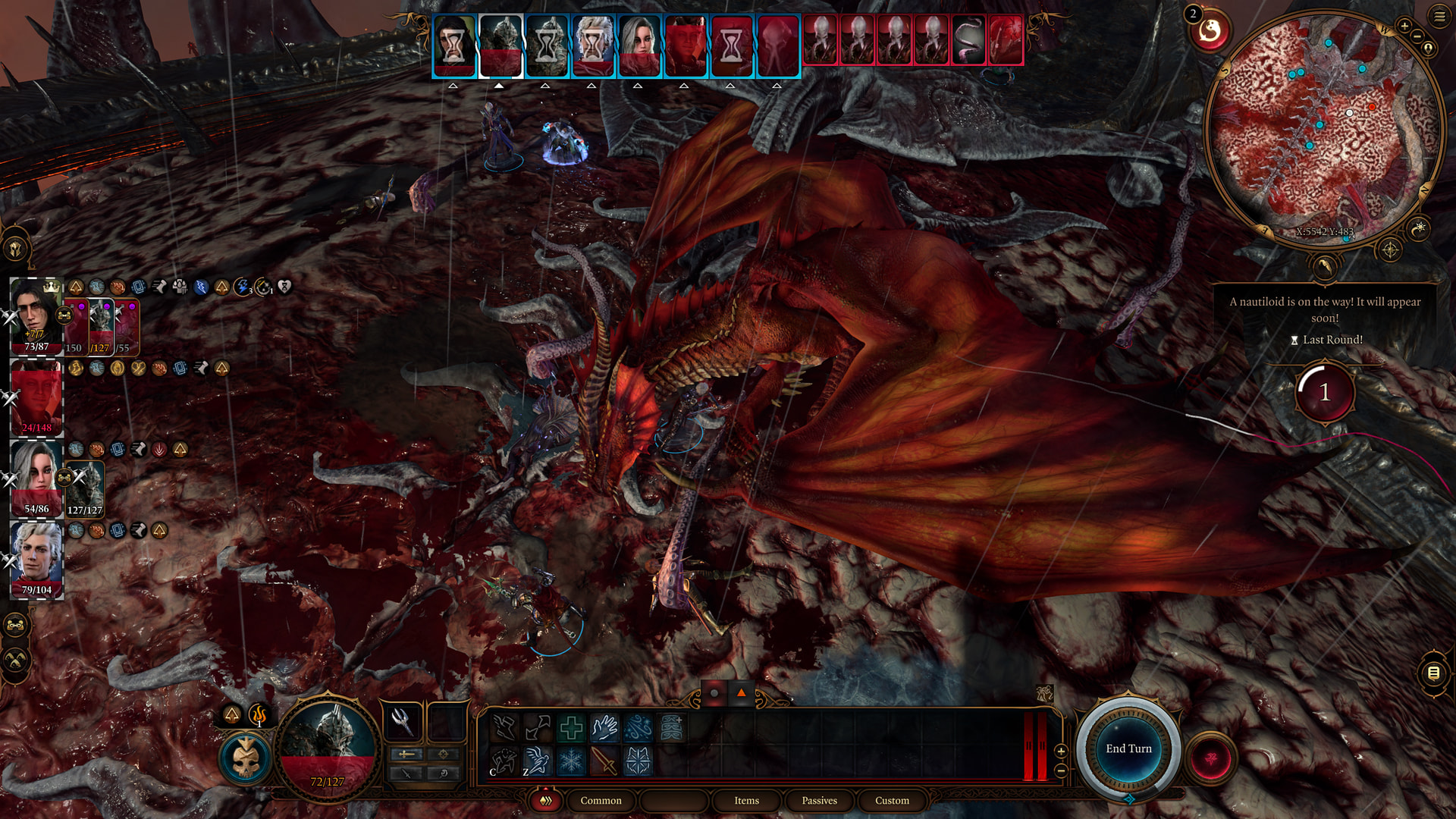Open the Items hotbar tab

point(746,801)
